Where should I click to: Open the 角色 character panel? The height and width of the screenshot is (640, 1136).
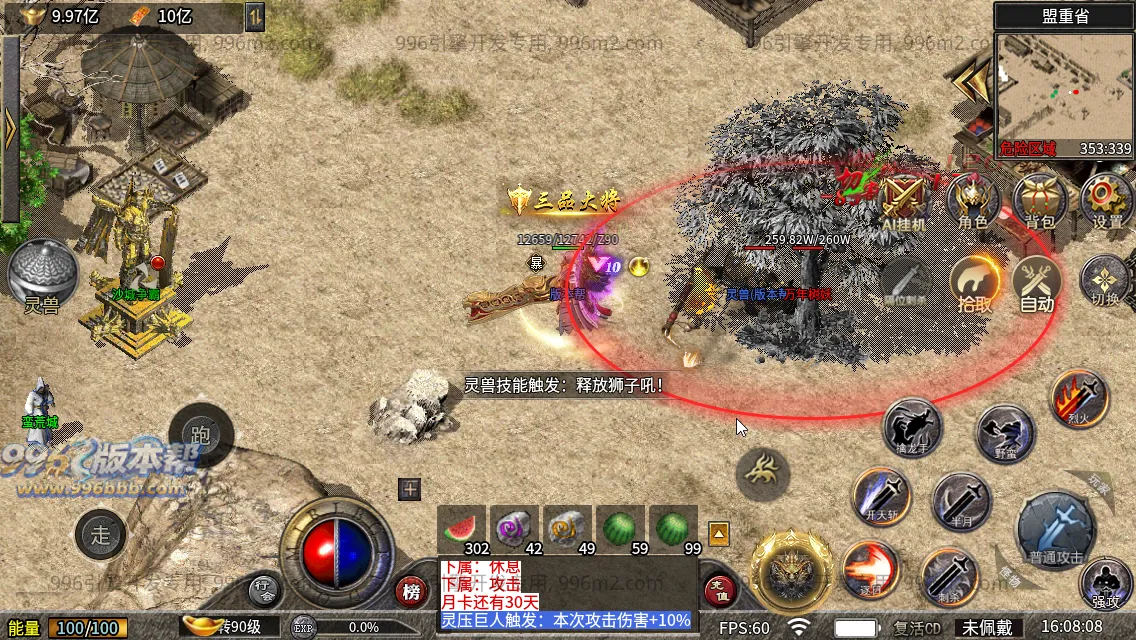click(x=972, y=200)
